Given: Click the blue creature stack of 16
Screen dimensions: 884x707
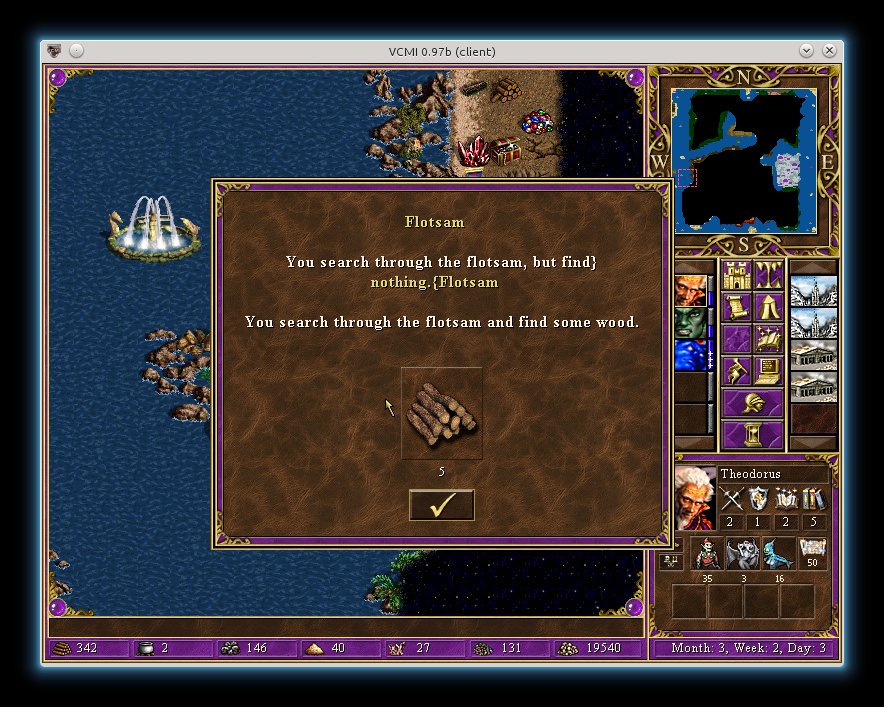Looking at the screenshot, I should [x=779, y=554].
